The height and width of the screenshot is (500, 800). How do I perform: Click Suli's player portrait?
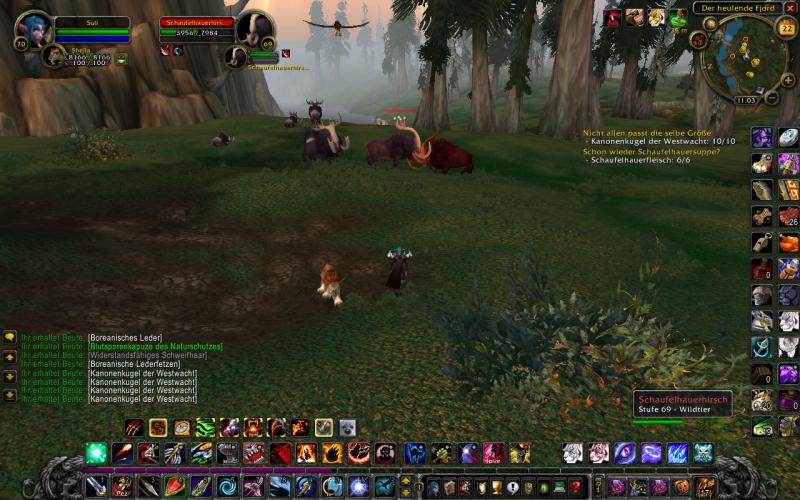pos(33,28)
